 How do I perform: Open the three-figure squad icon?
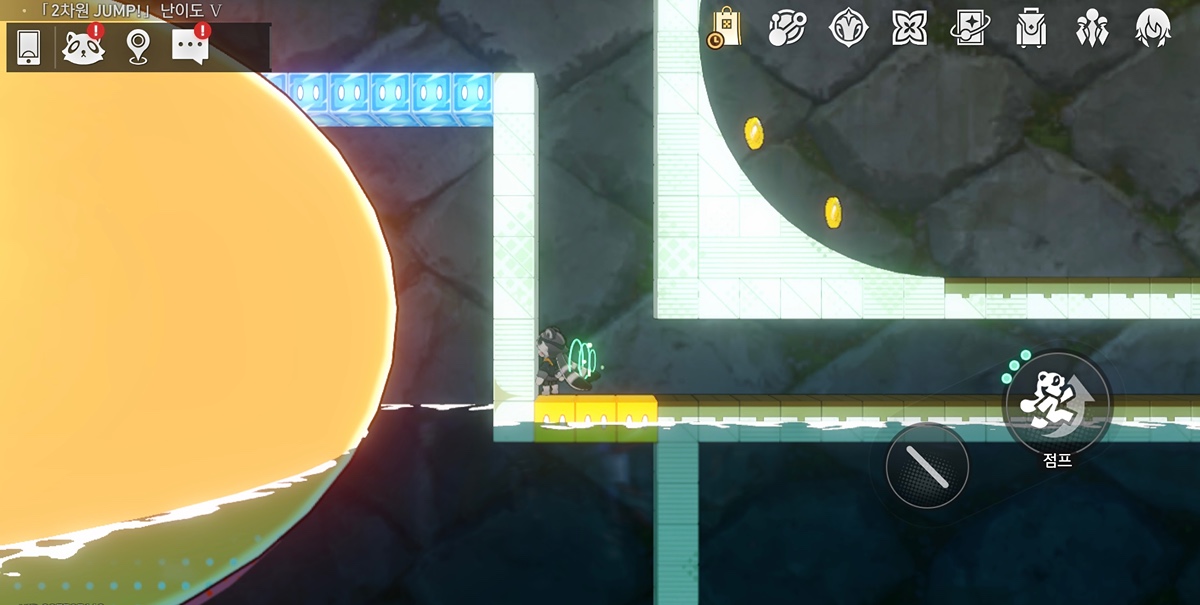(x=1091, y=27)
